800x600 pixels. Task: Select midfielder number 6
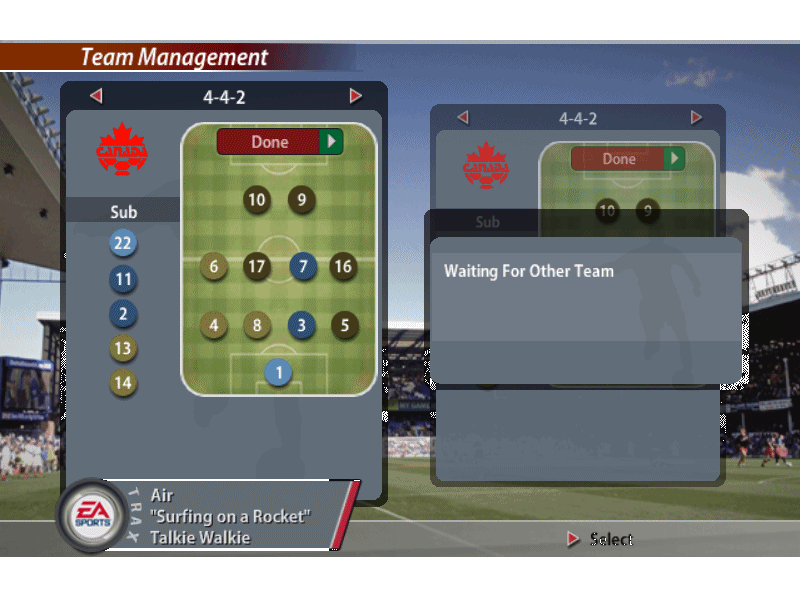[x=213, y=267]
